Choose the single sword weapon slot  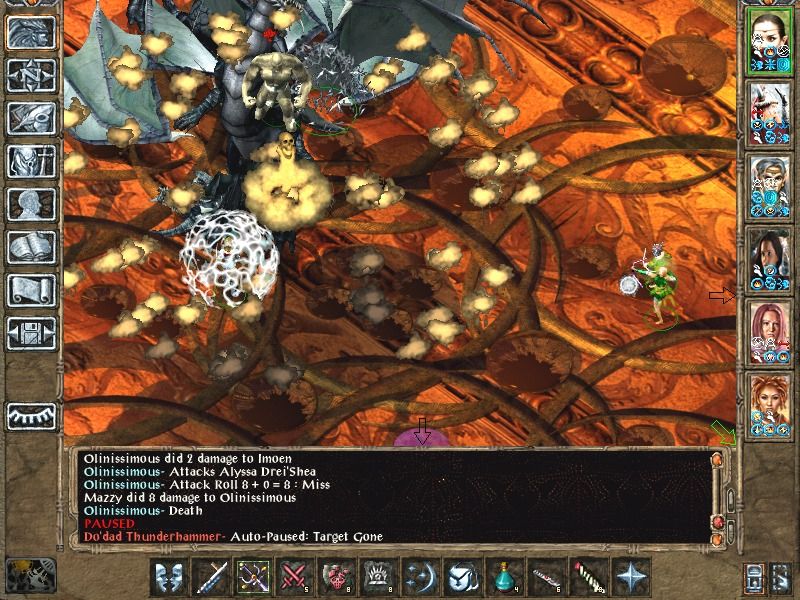(212, 577)
